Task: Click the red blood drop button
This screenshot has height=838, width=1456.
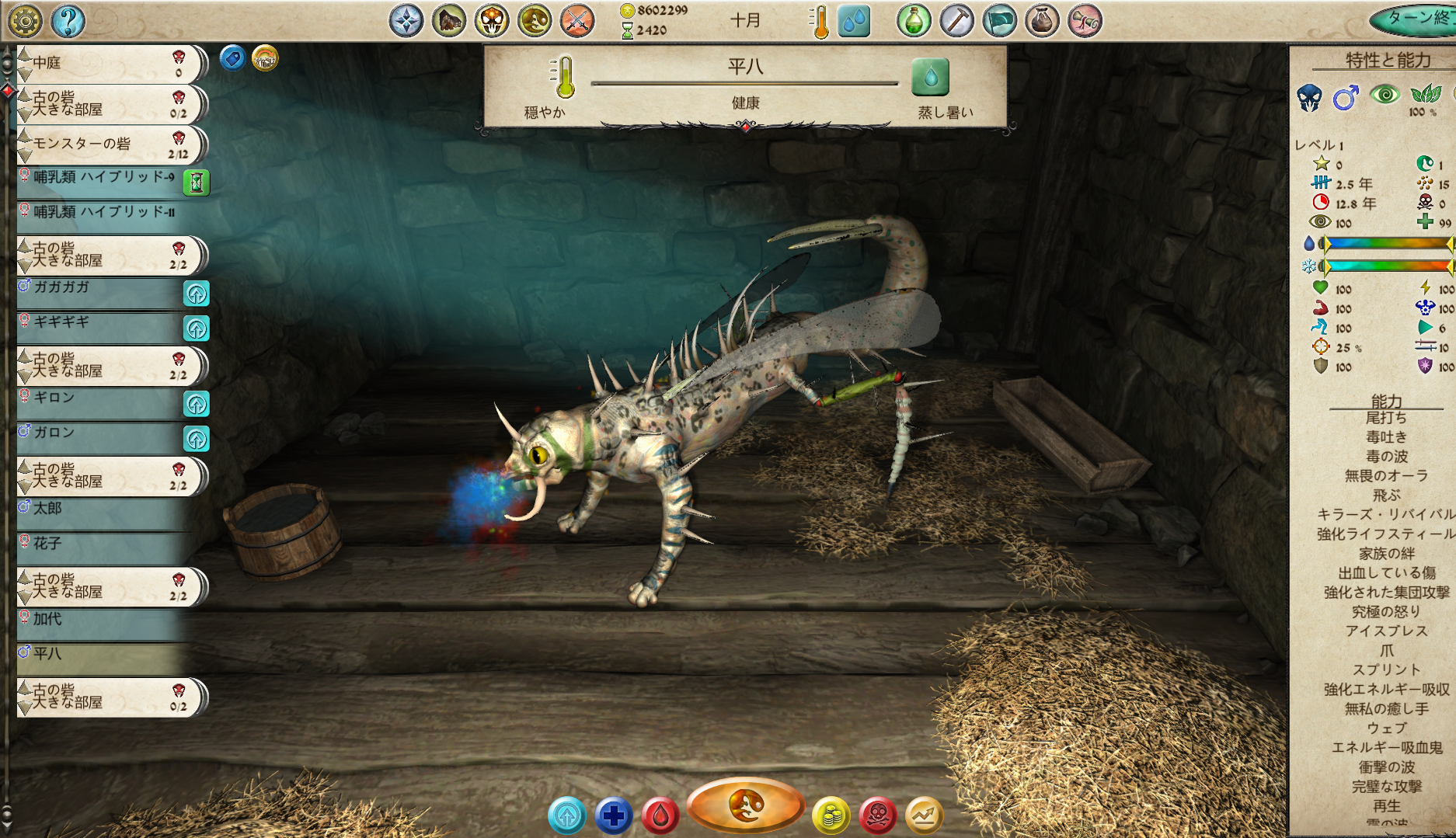Action: tap(660, 815)
